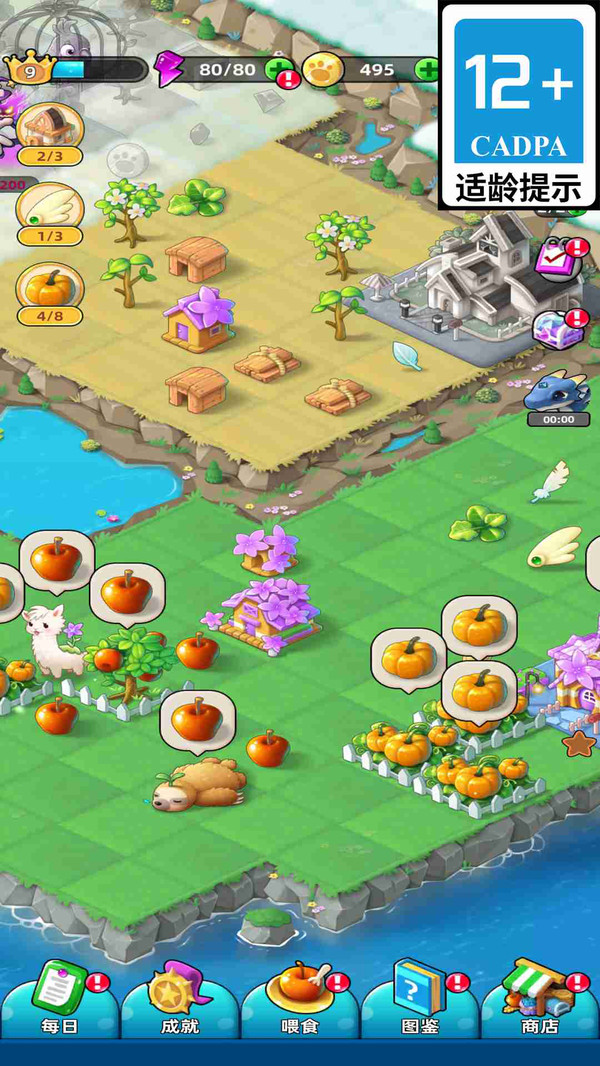Screen dimensions: 600x1066
Task: Open the 每日 daily tasks menu
Action: (60, 995)
